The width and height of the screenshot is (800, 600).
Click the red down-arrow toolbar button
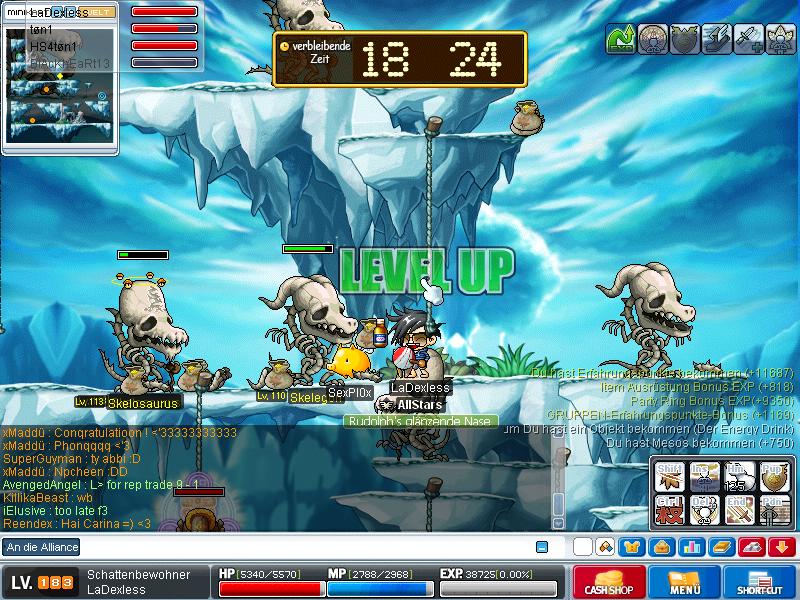[x=783, y=547]
